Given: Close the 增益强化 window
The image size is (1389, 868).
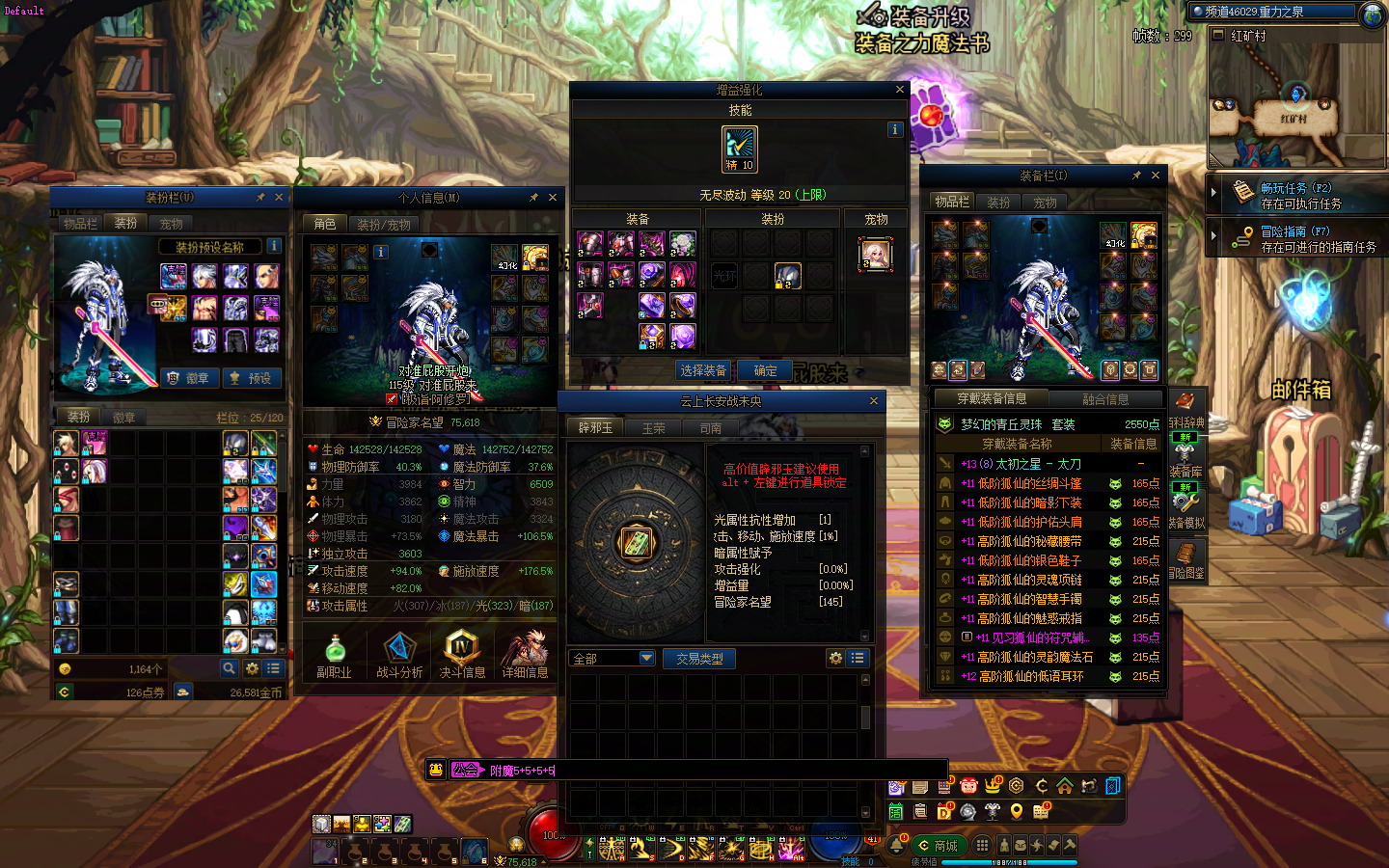Looking at the screenshot, I should point(900,90).
